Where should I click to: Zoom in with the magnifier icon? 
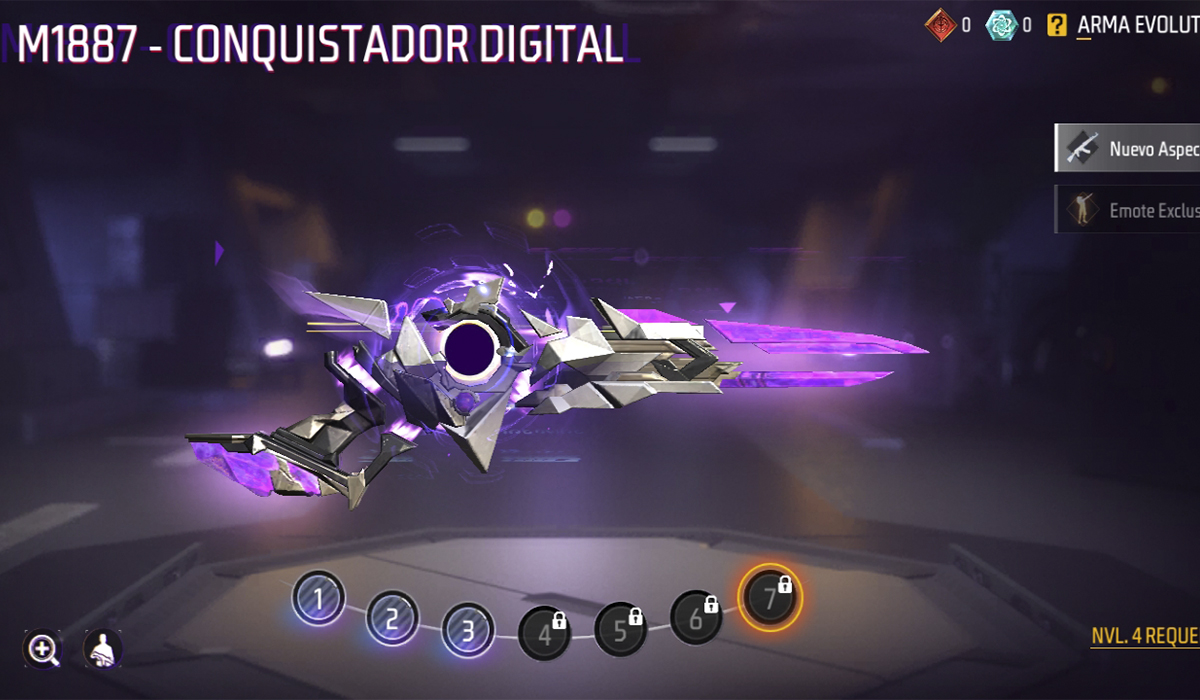(x=43, y=650)
